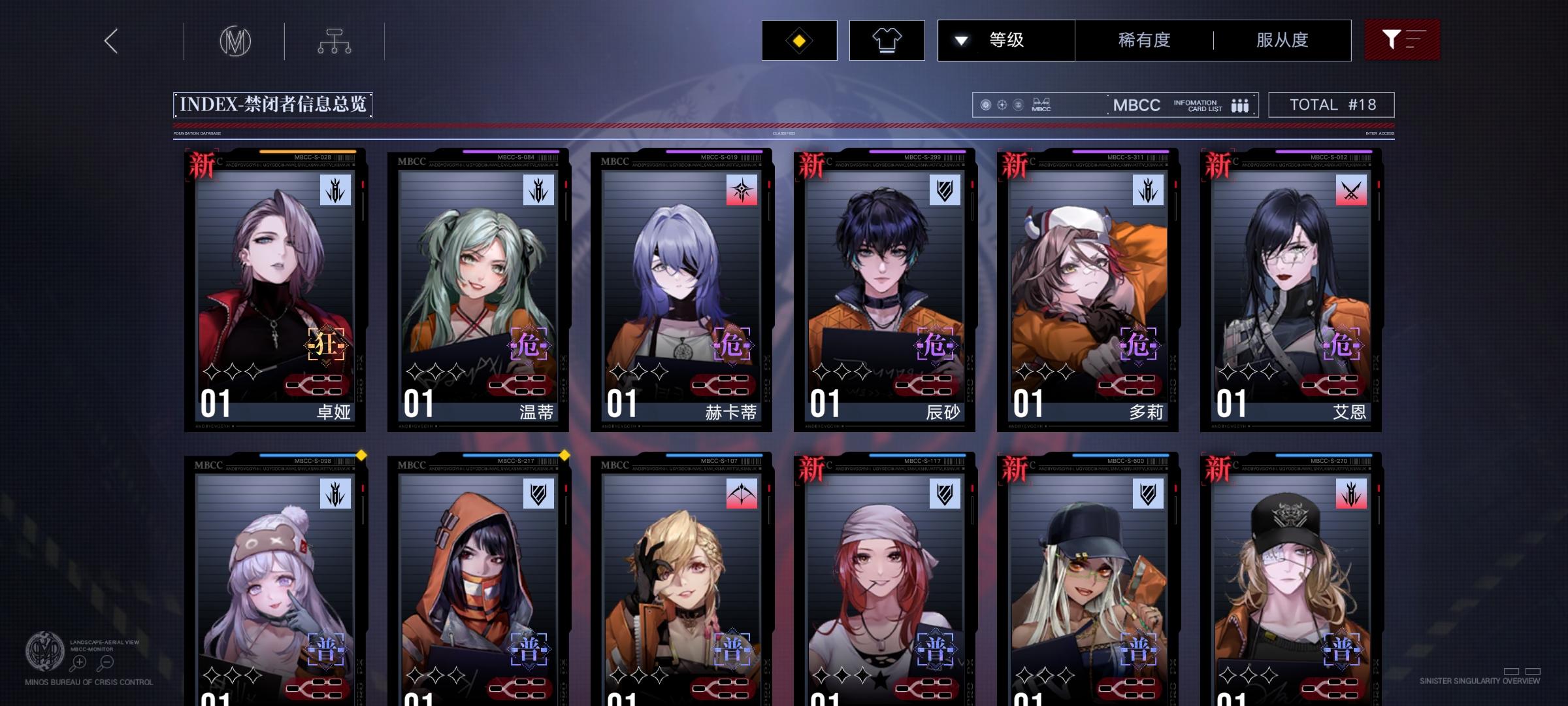Open the outfit/wardrobe icon in the top toolbar
1568x706 pixels.
click(x=887, y=40)
